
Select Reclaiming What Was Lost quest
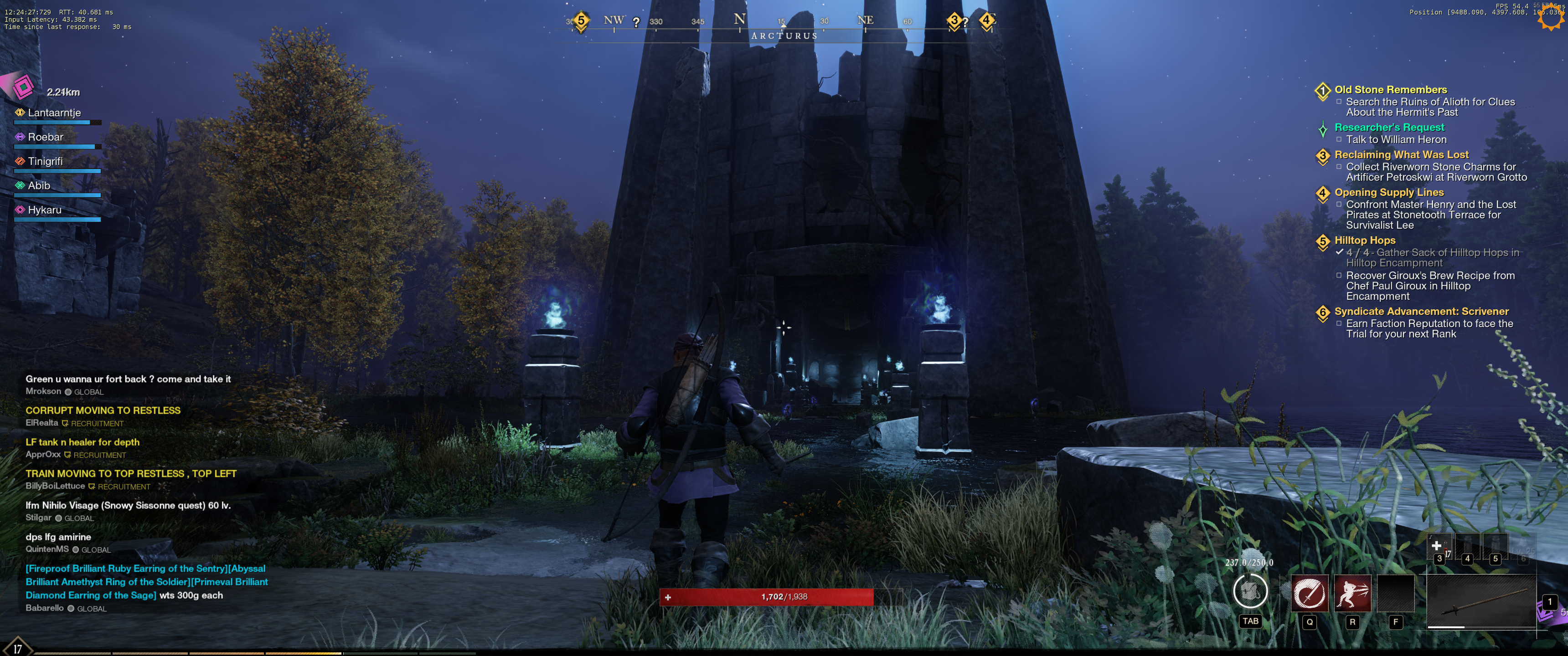click(1401, 154)
